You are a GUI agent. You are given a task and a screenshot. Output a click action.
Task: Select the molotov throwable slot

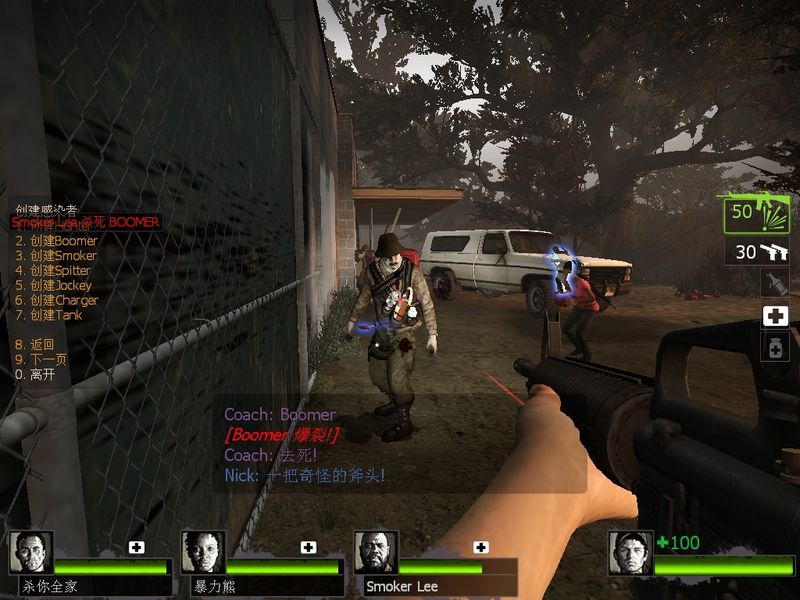tap(776, 283)
